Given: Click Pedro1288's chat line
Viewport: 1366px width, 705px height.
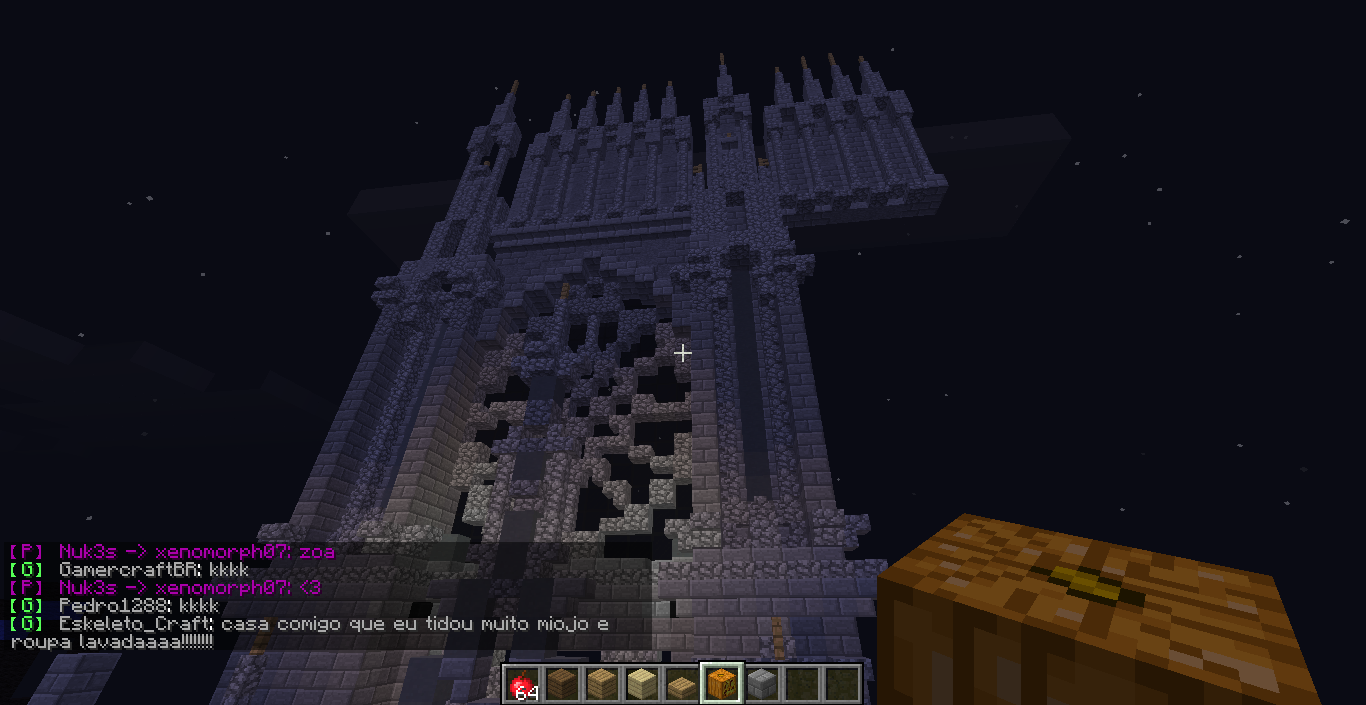Looking at the screenshot, I should tap(138, 606).
